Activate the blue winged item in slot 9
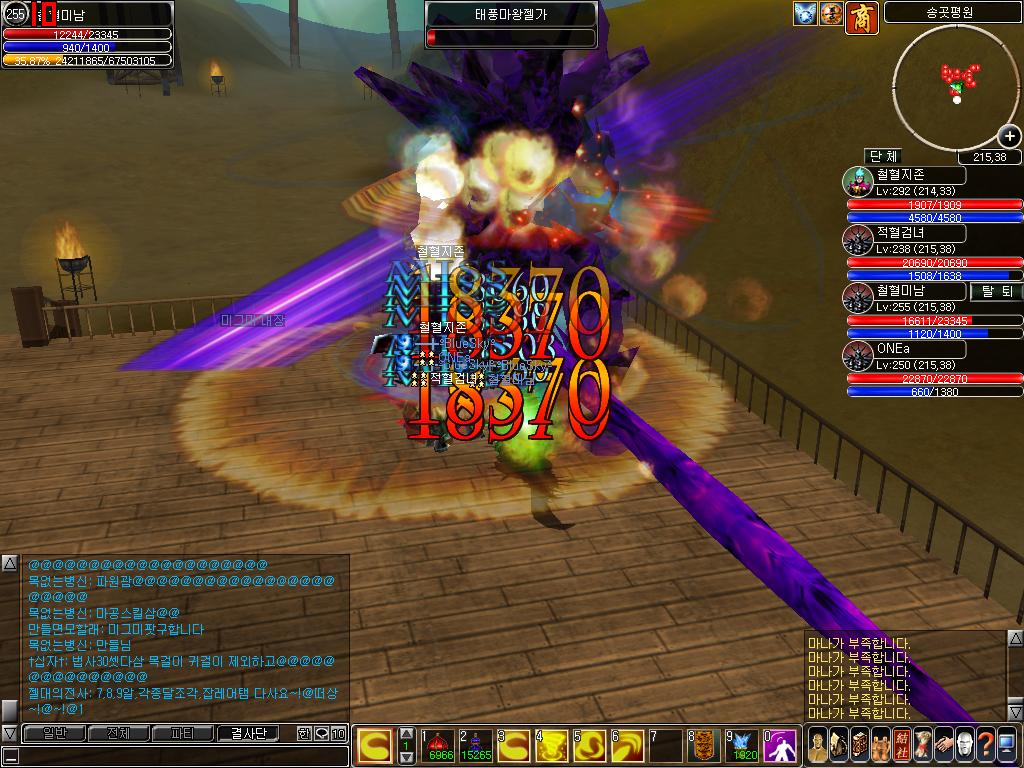Image resolution: width=1024 pixels, height=768 pixels. coord(742,745)
